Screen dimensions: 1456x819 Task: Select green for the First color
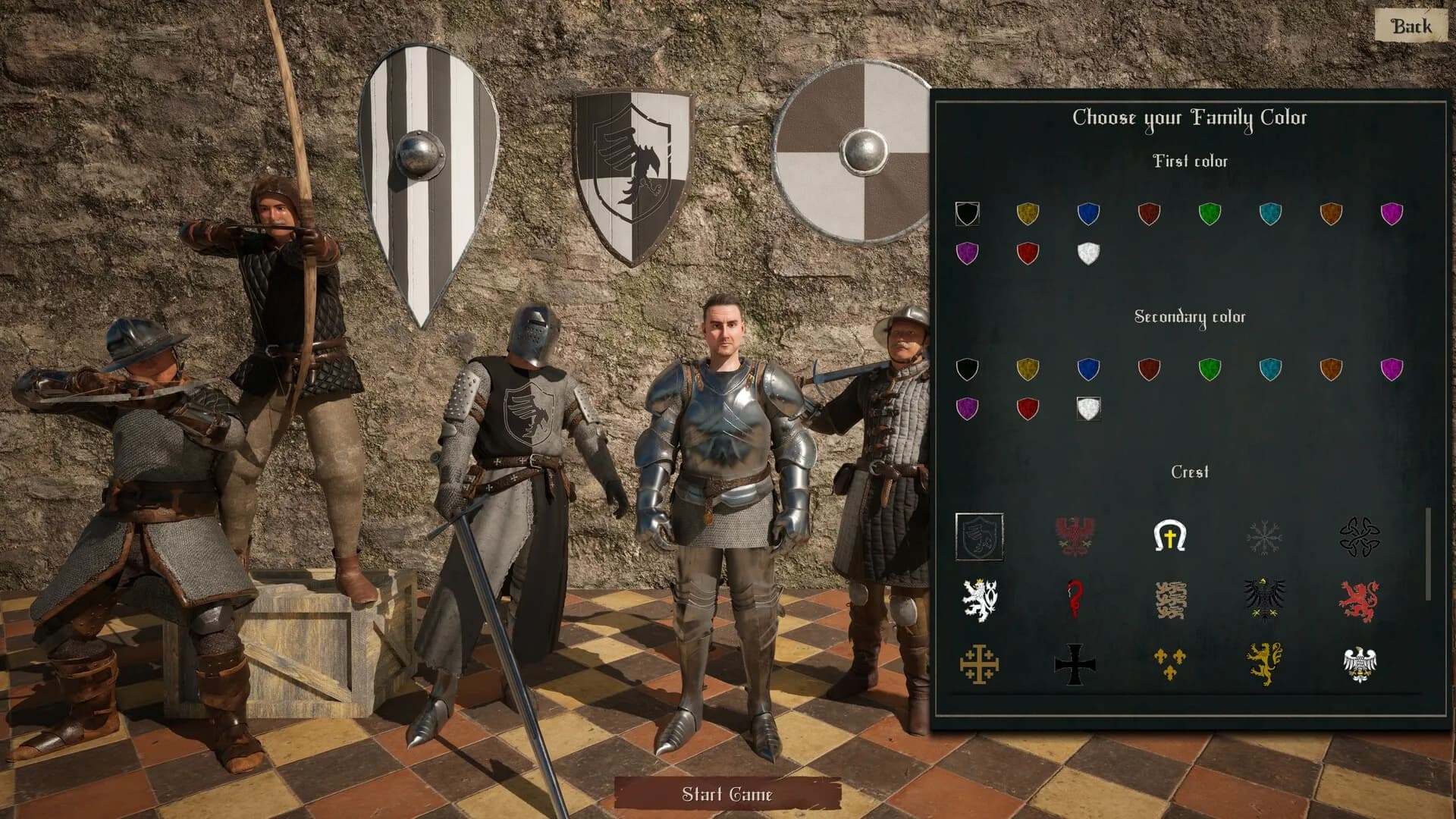[x=1210, y=214]
